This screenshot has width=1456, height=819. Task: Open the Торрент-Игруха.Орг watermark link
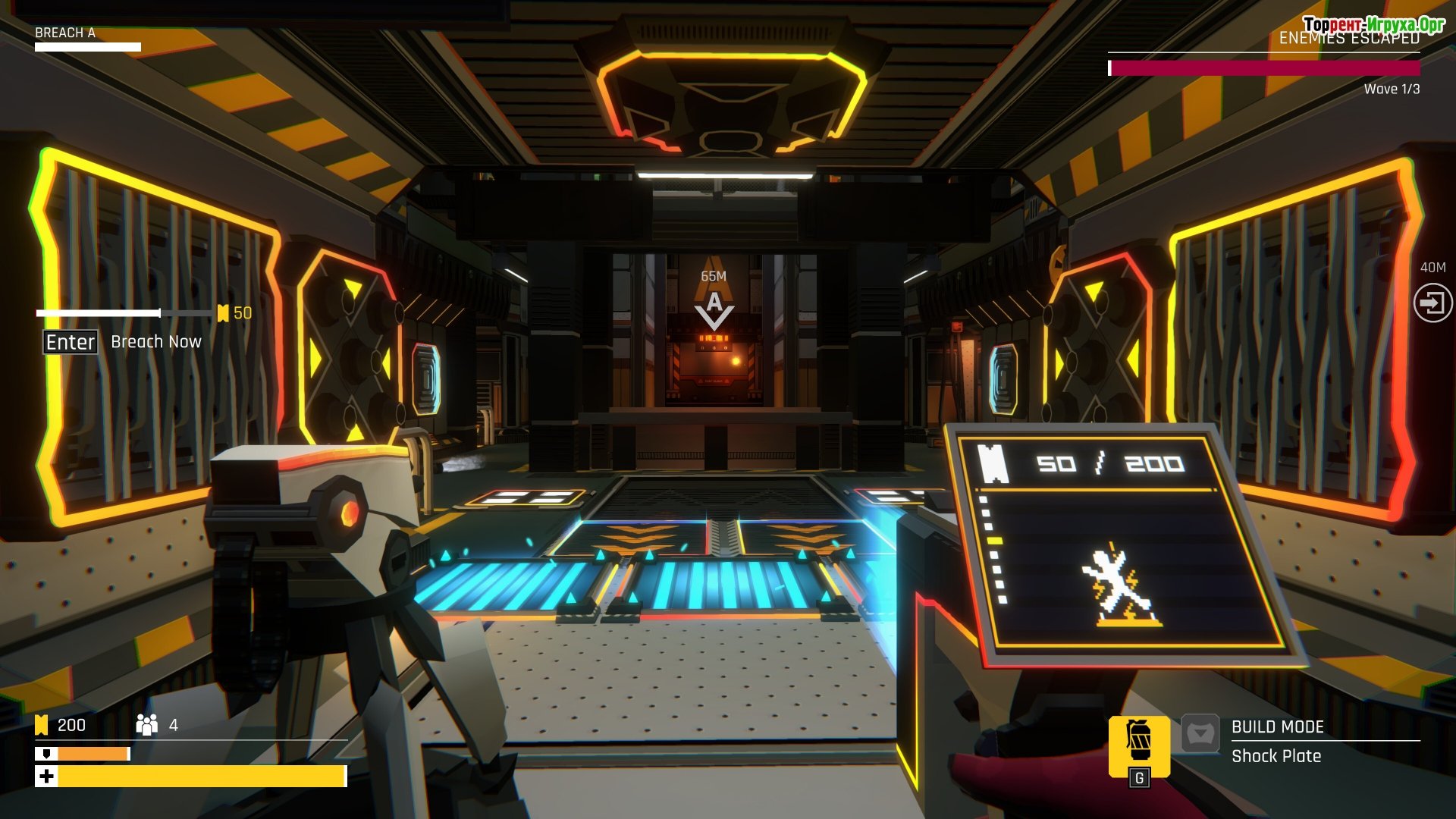(x=1373, y=24)
